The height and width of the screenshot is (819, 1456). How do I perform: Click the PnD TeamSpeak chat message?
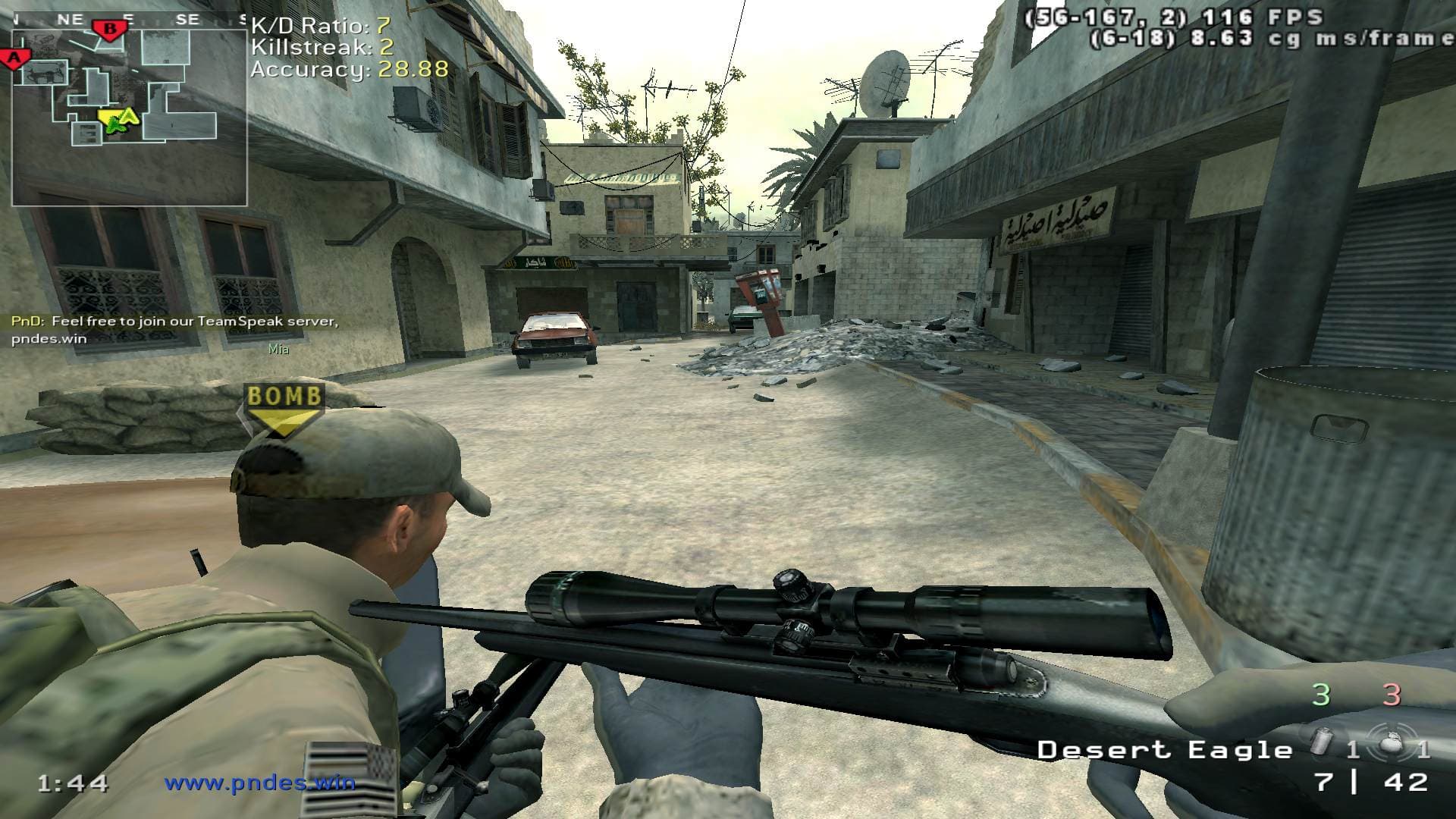tap(174, 330)
